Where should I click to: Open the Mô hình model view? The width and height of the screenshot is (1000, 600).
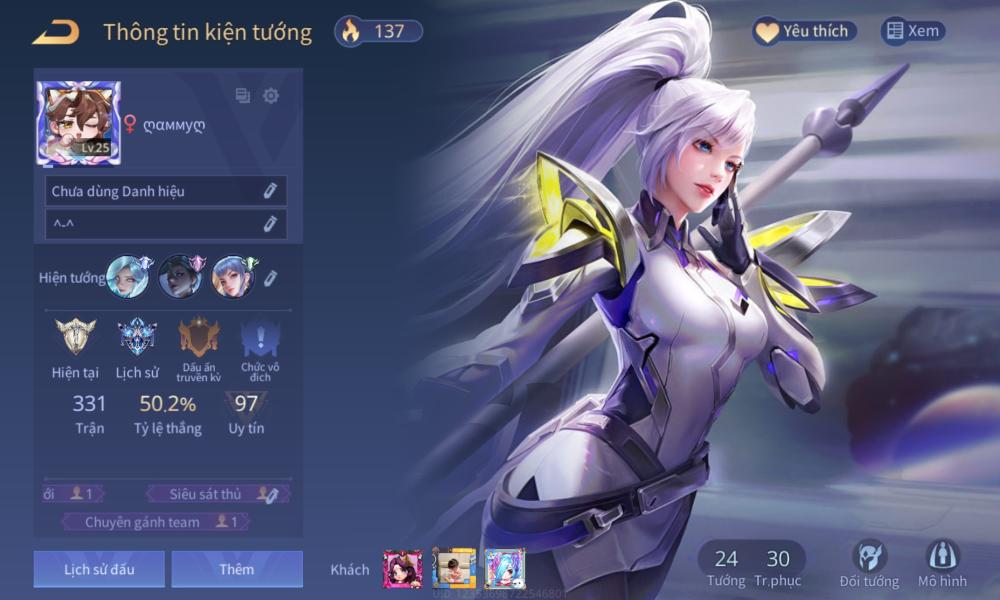[943, 563]
